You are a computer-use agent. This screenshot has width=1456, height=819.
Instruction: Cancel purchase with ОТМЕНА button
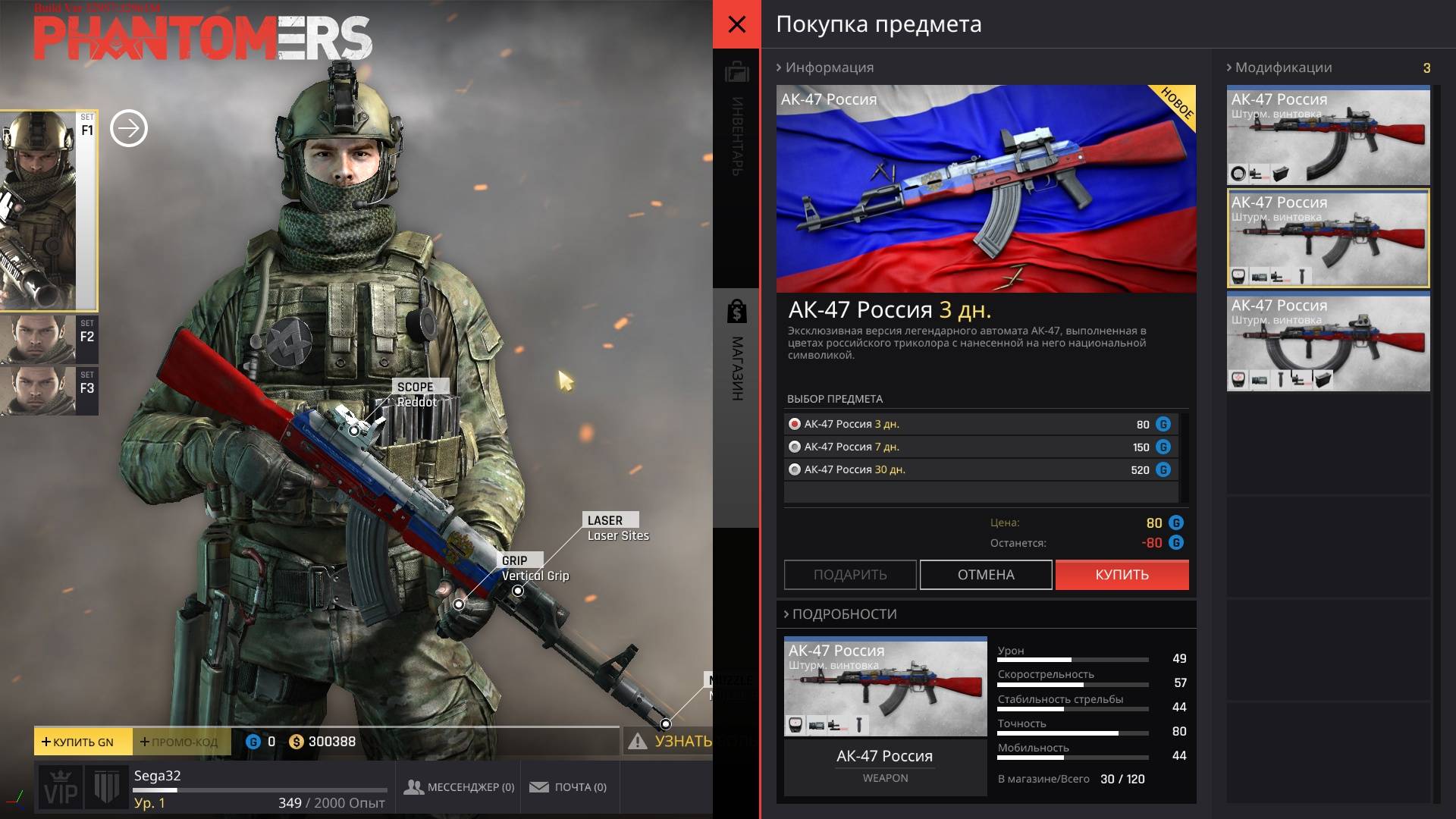[986, 575]
